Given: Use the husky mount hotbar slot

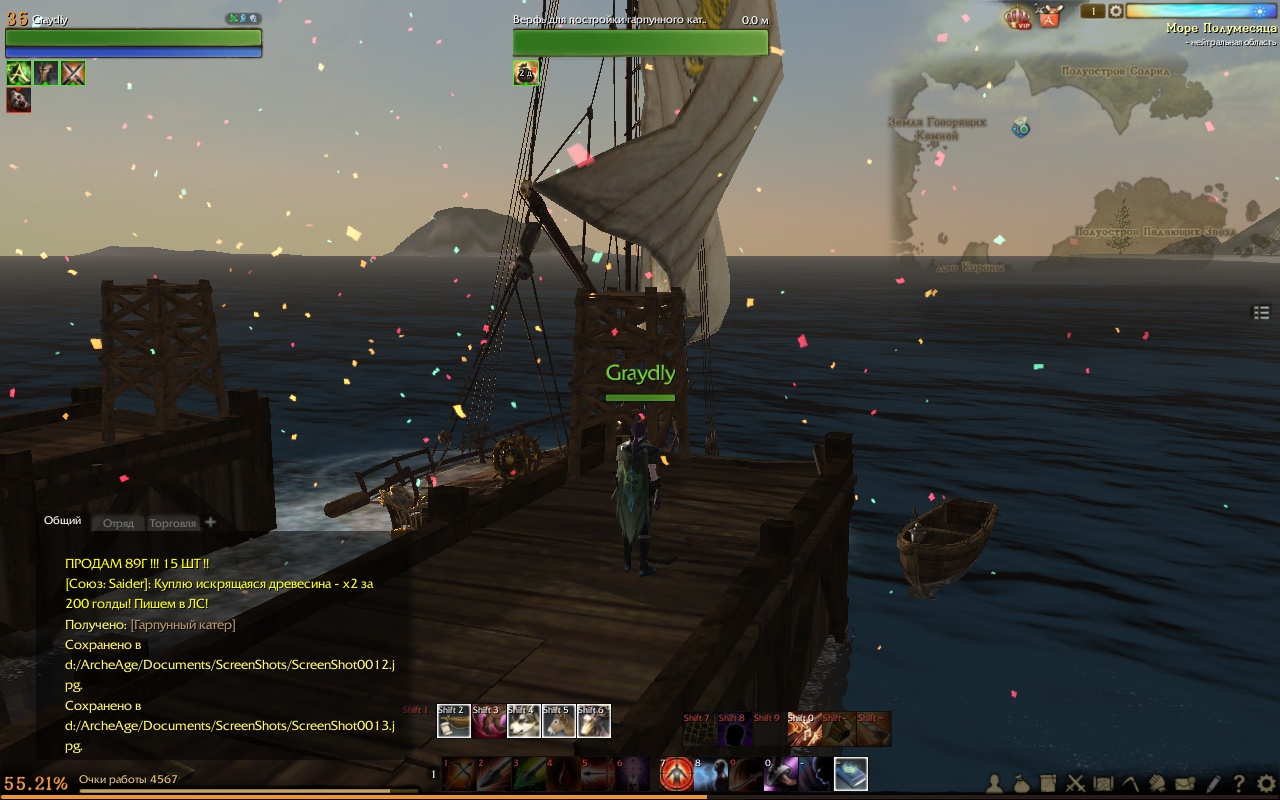Looking at the screenshot, I should (523, 721).
